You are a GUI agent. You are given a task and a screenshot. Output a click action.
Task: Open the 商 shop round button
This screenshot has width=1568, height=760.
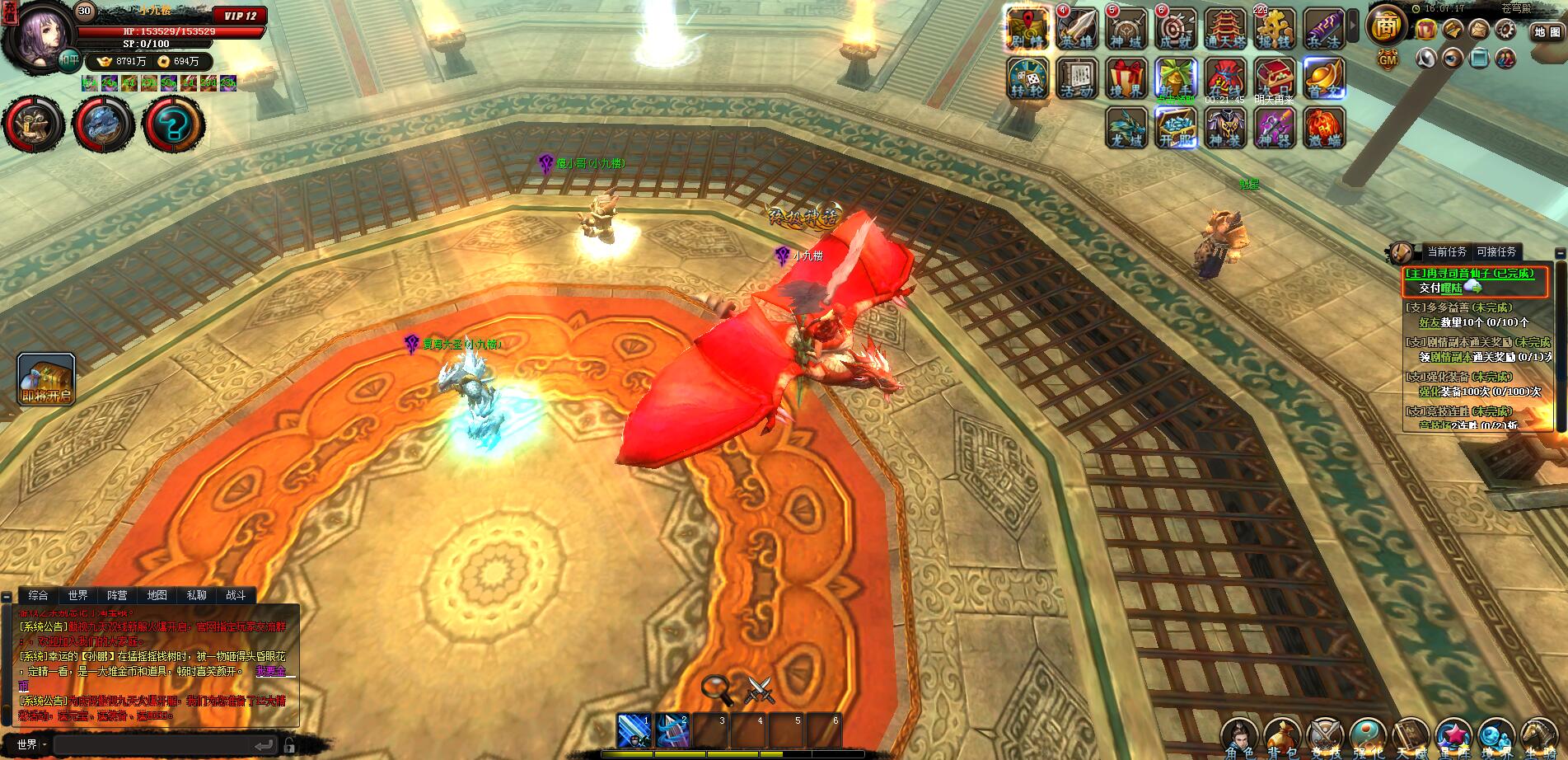coord(1387,27)
